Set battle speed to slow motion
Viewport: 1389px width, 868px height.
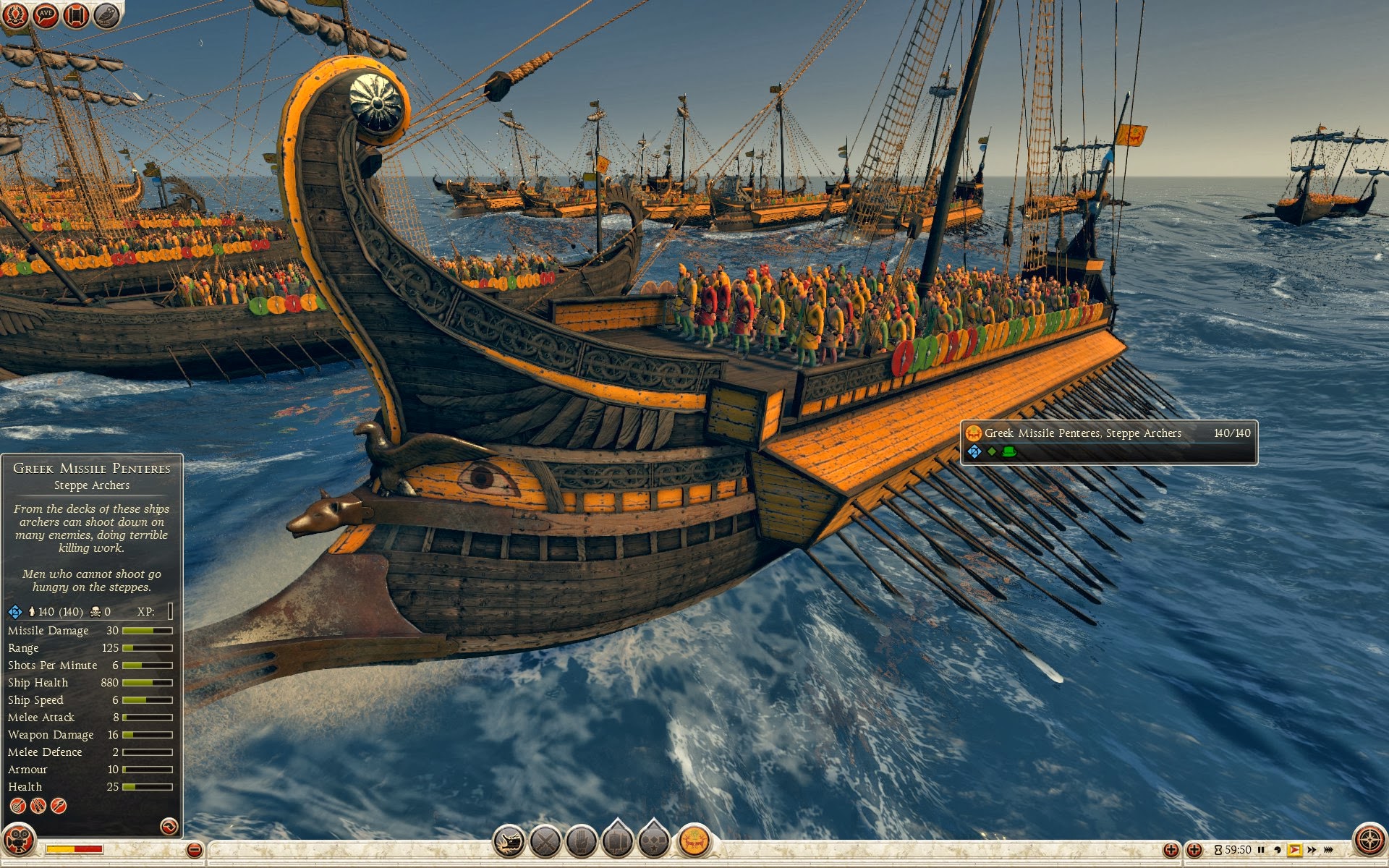[1278, 850]
